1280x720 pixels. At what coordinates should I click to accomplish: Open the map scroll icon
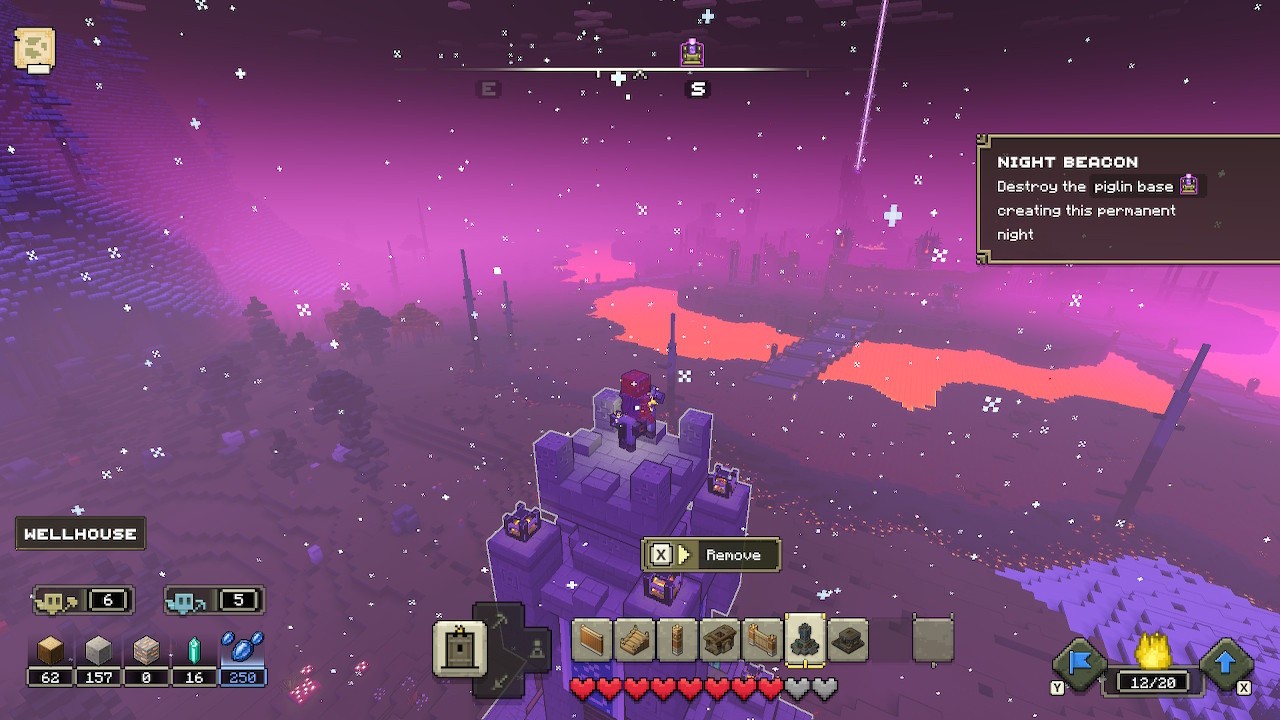point(35,48)
